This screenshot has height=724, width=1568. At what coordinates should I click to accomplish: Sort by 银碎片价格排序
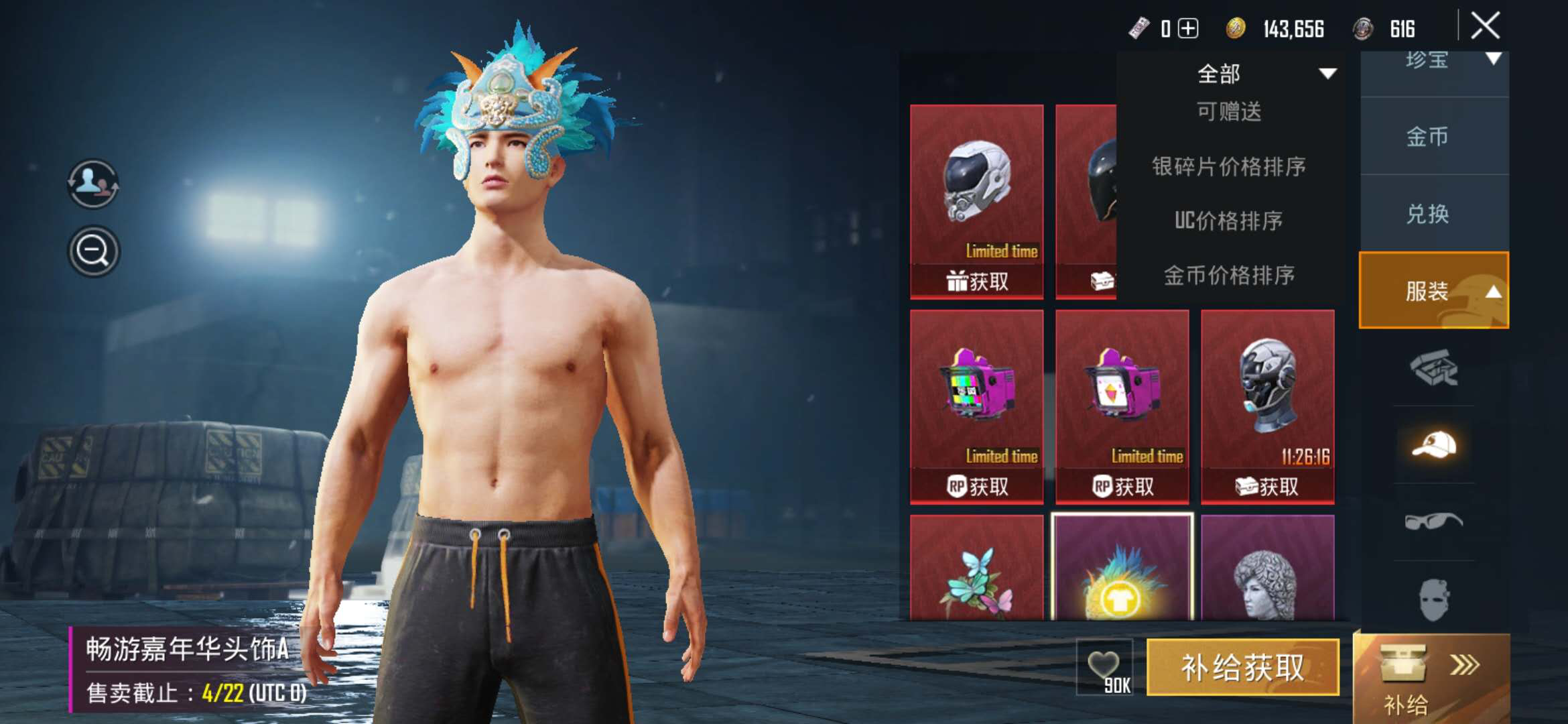coord(1229,166)
